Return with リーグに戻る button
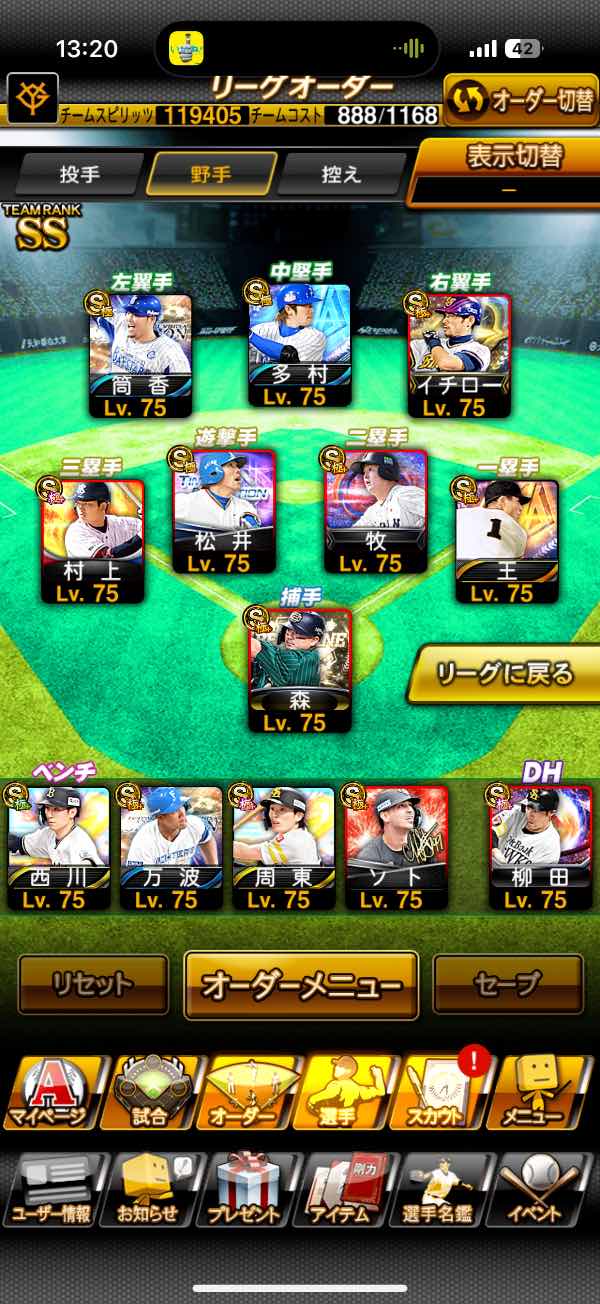 [x=506, y=673]
